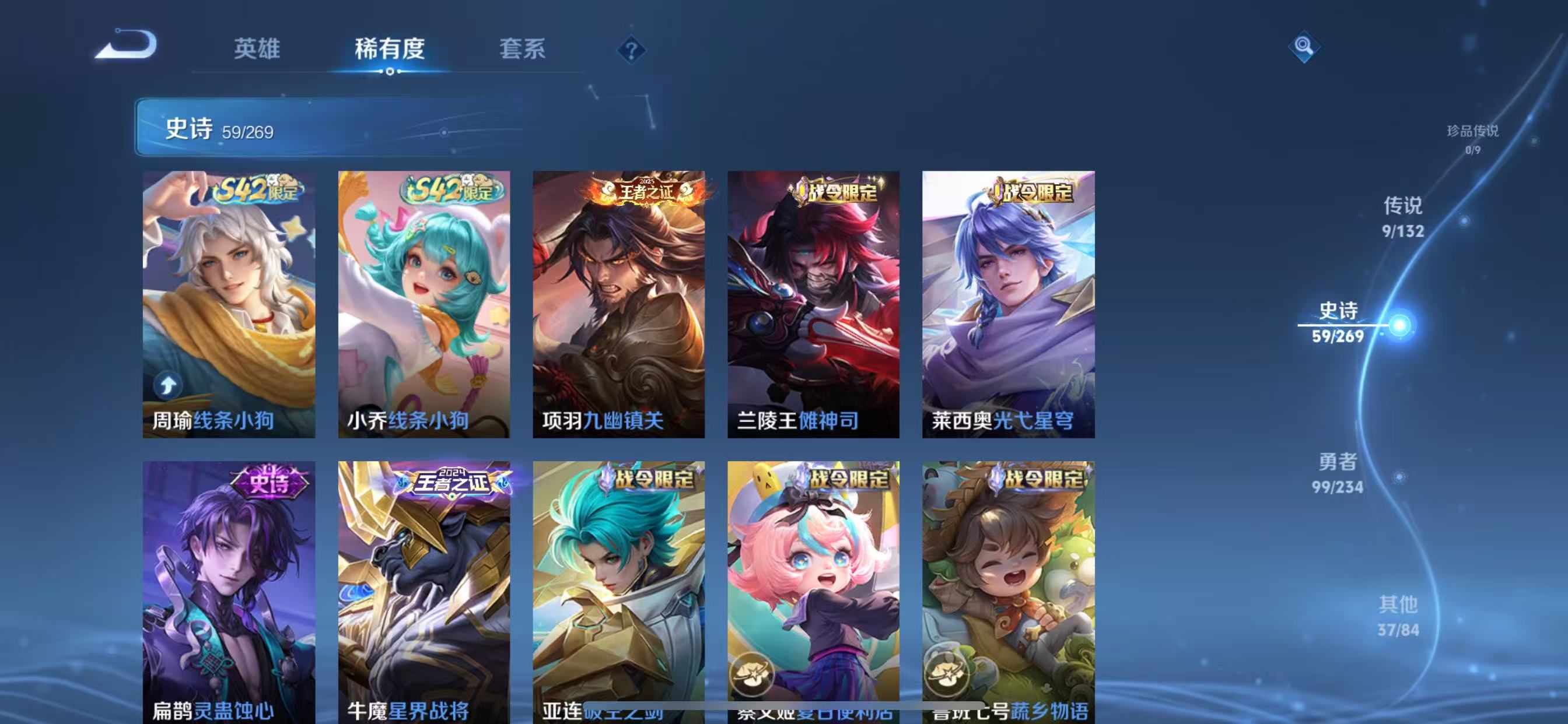The height and width of the screenshot is (724, 1568).
Task: Select the 稀有度 tab
Action: point(390,51)
